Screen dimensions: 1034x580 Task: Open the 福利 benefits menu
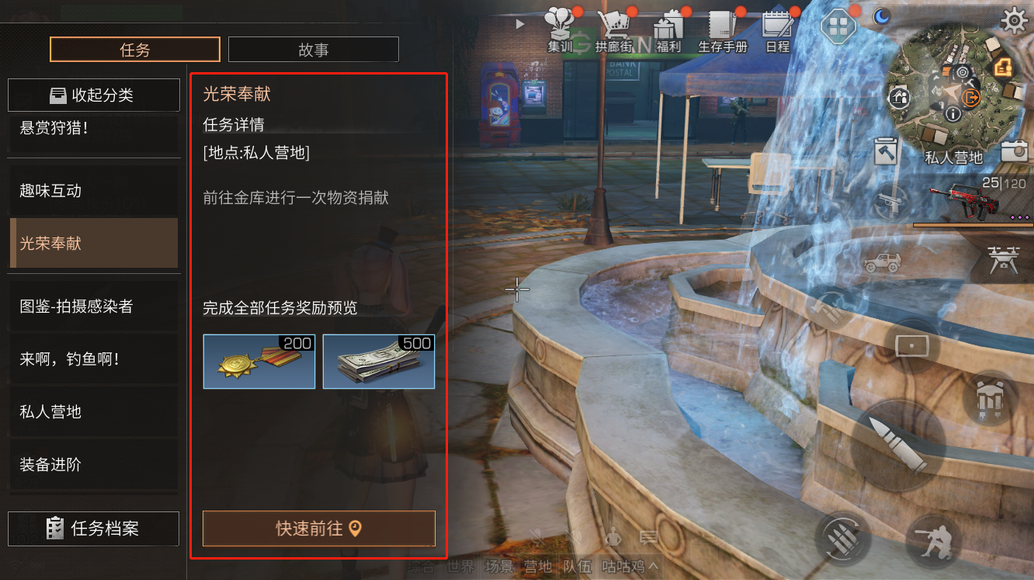pyautogui.click(x=667, y=30)
